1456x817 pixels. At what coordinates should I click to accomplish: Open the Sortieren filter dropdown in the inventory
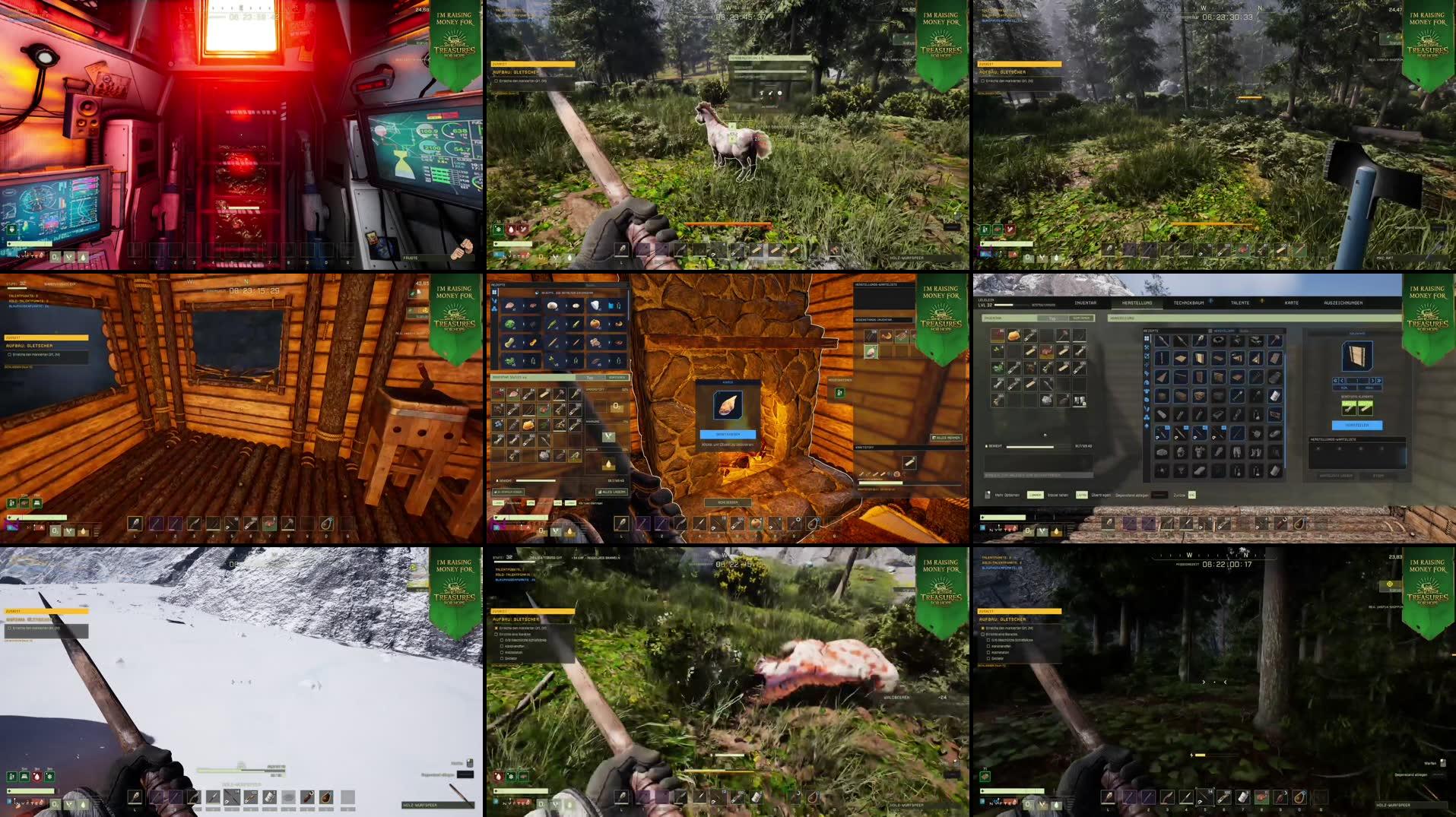pos(617,377)
